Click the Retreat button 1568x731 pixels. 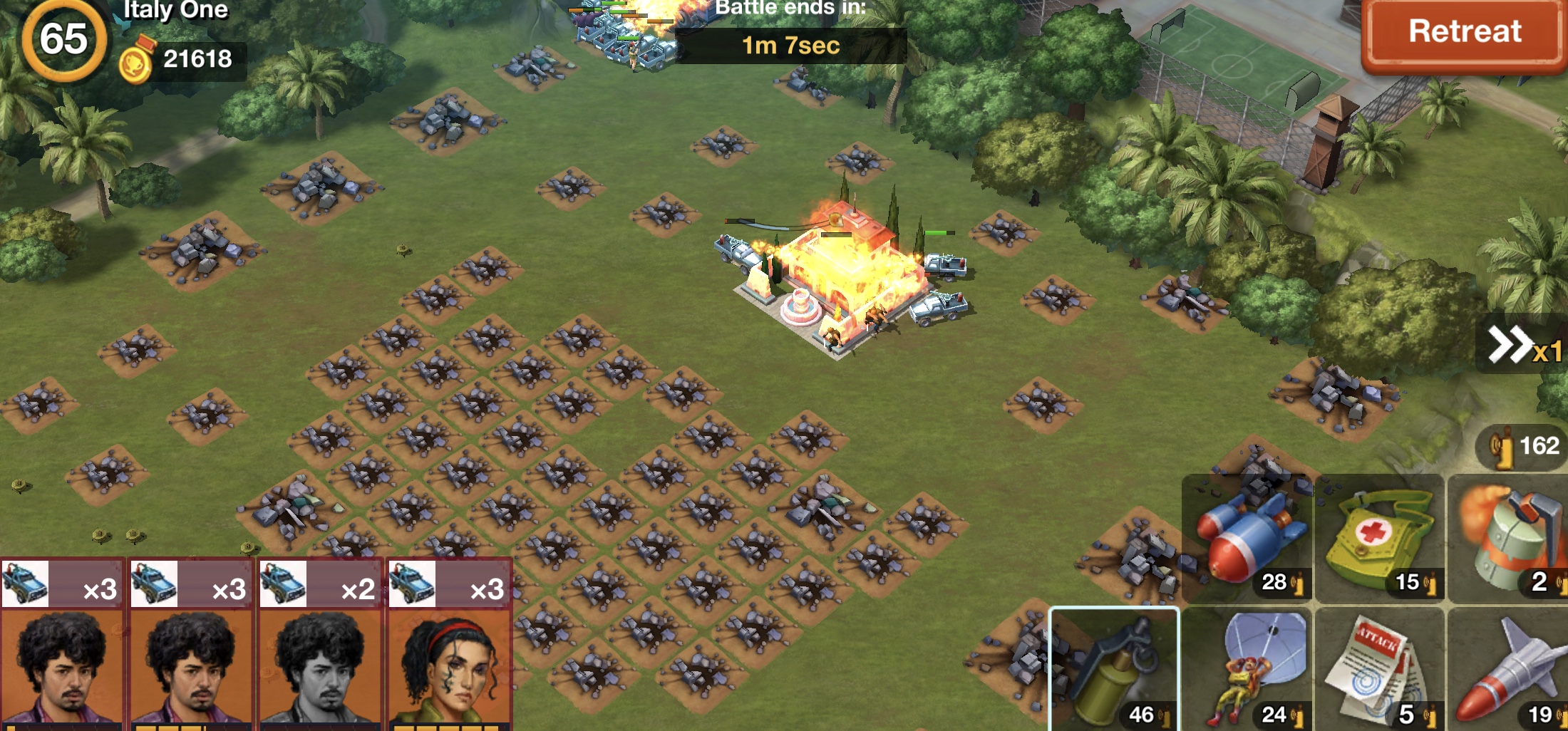click(1464, 33)
